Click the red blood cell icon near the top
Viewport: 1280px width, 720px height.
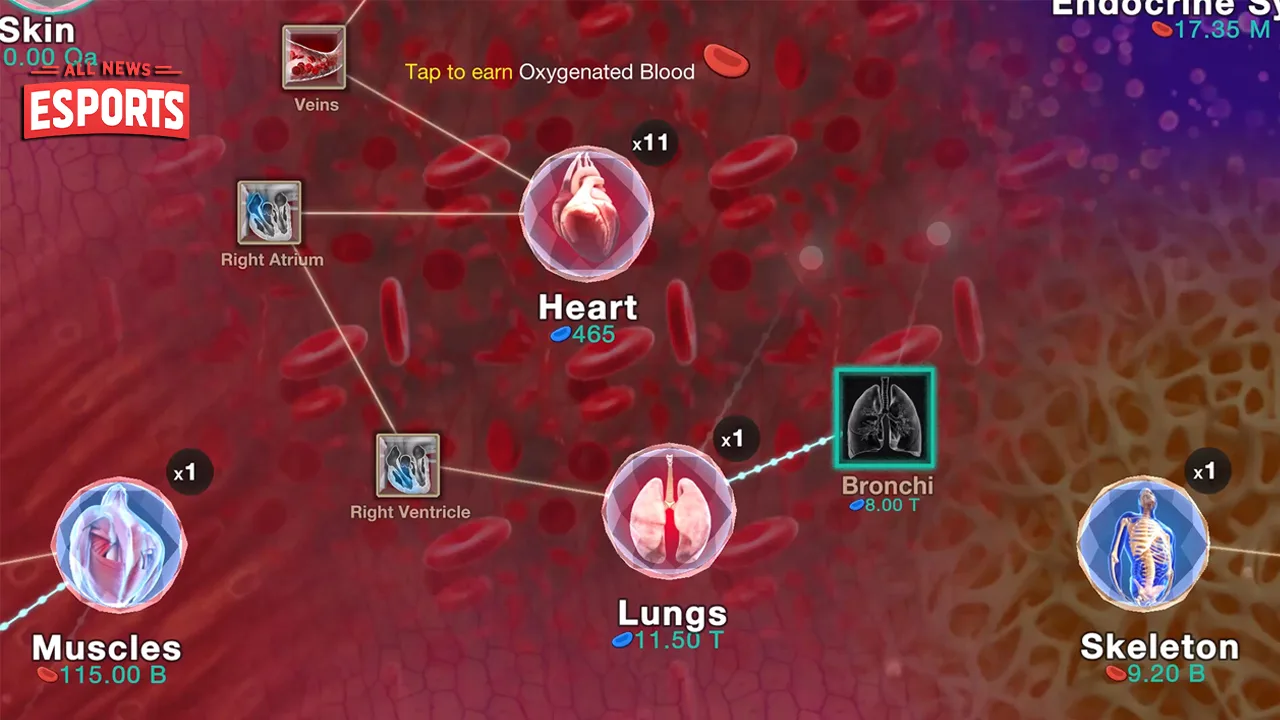[726, 64]
